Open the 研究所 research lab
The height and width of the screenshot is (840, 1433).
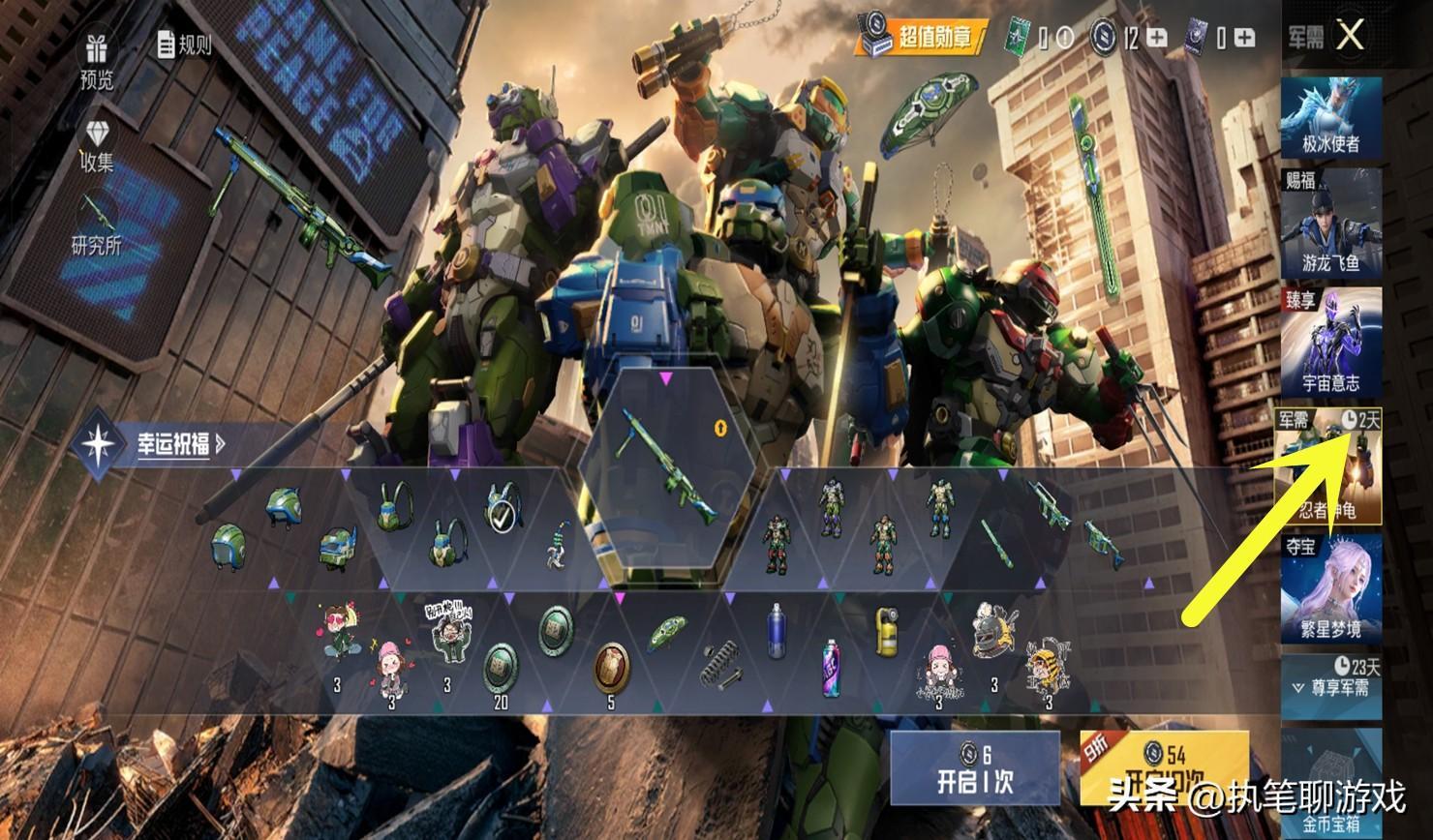96,227
